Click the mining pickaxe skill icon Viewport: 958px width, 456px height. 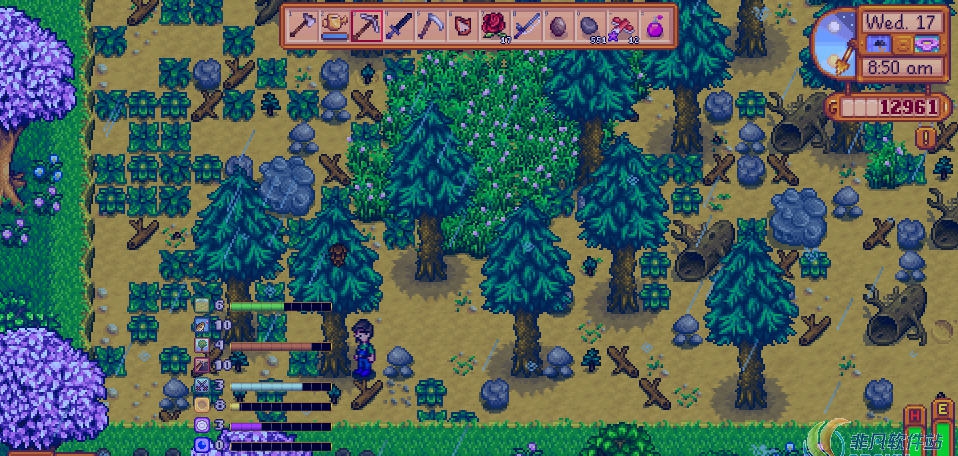click(202, 365)
